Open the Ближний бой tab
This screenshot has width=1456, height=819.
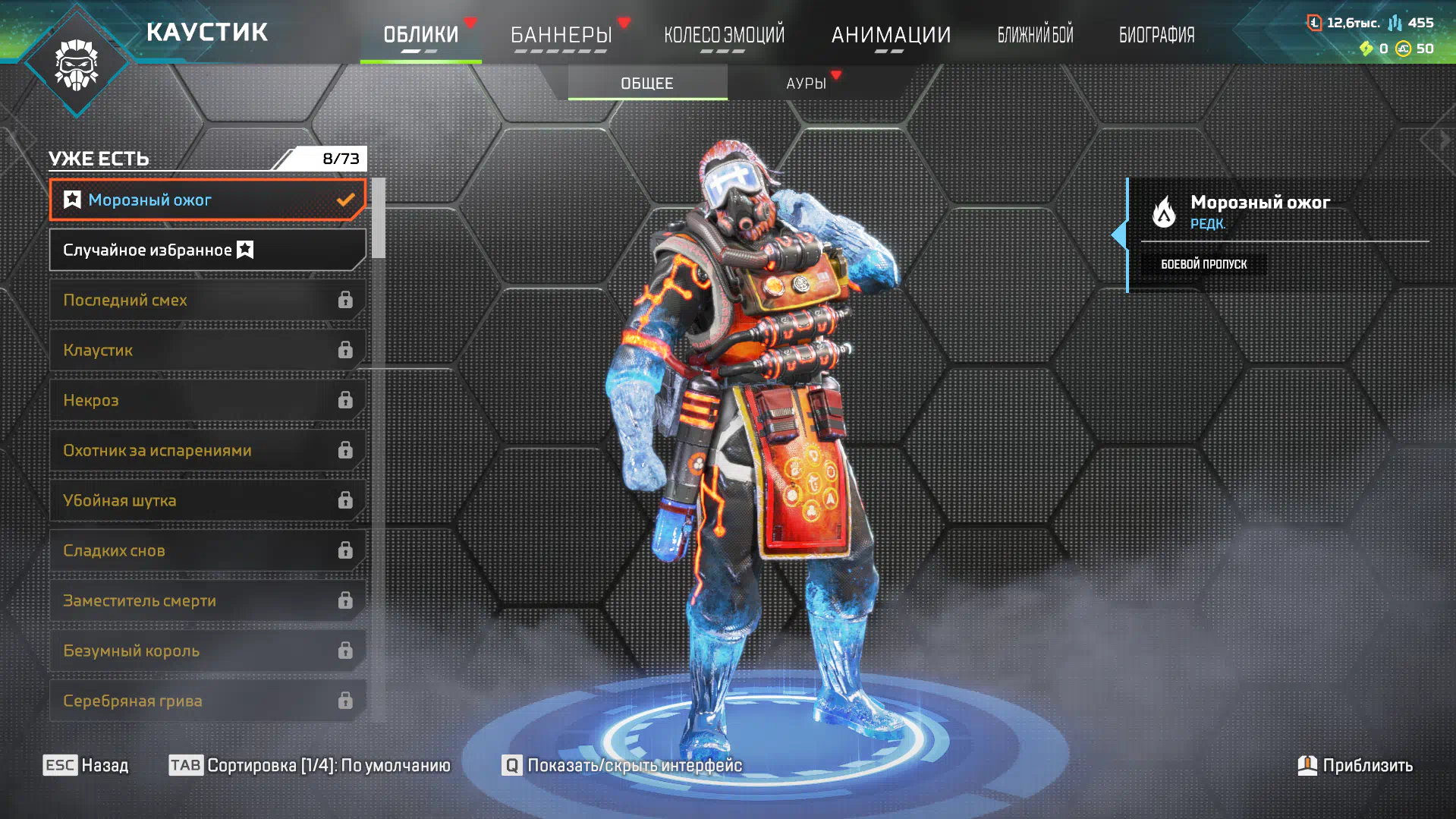pos(1035,35)
